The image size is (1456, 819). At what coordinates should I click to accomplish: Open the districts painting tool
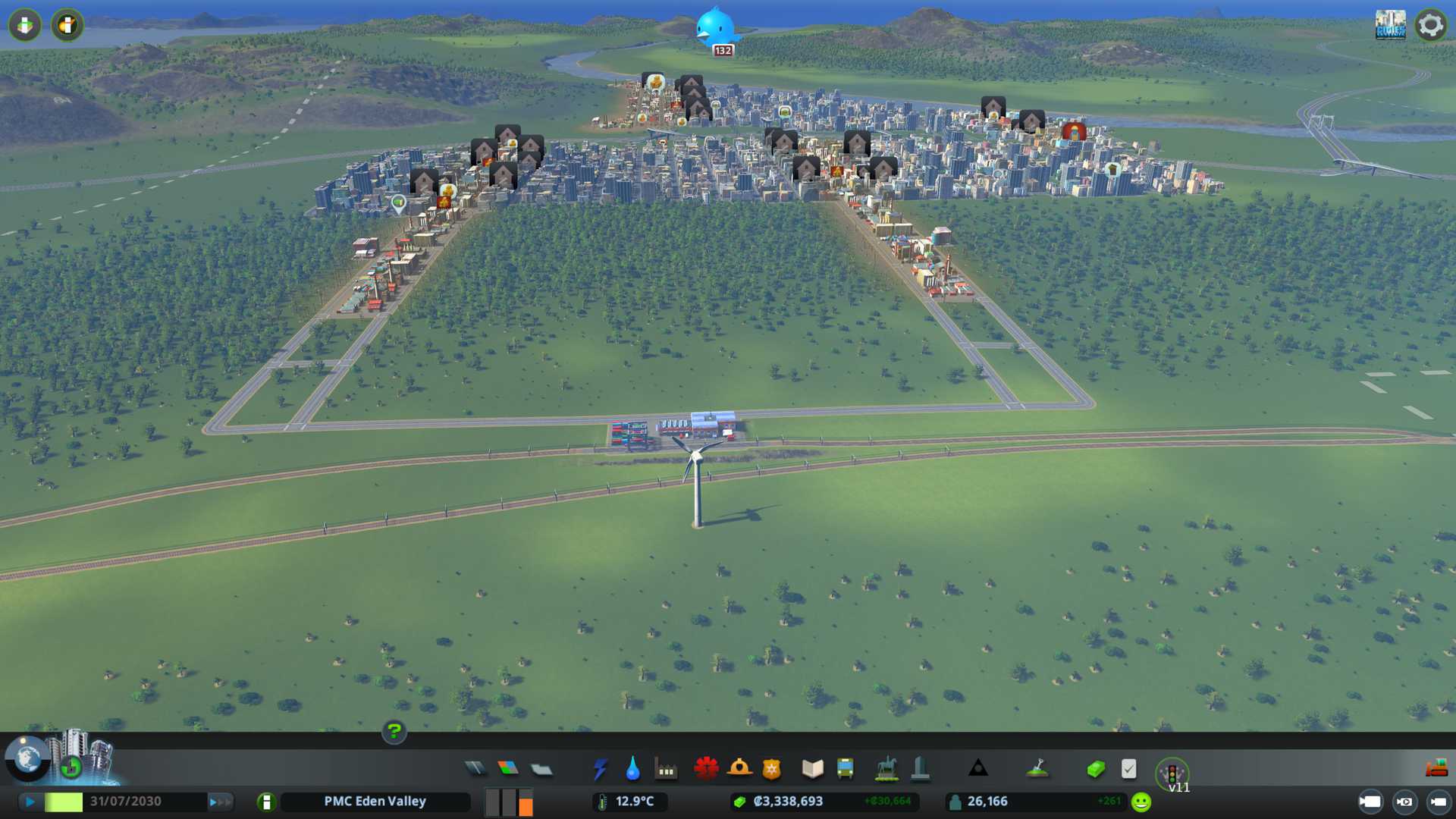point(541,769)
